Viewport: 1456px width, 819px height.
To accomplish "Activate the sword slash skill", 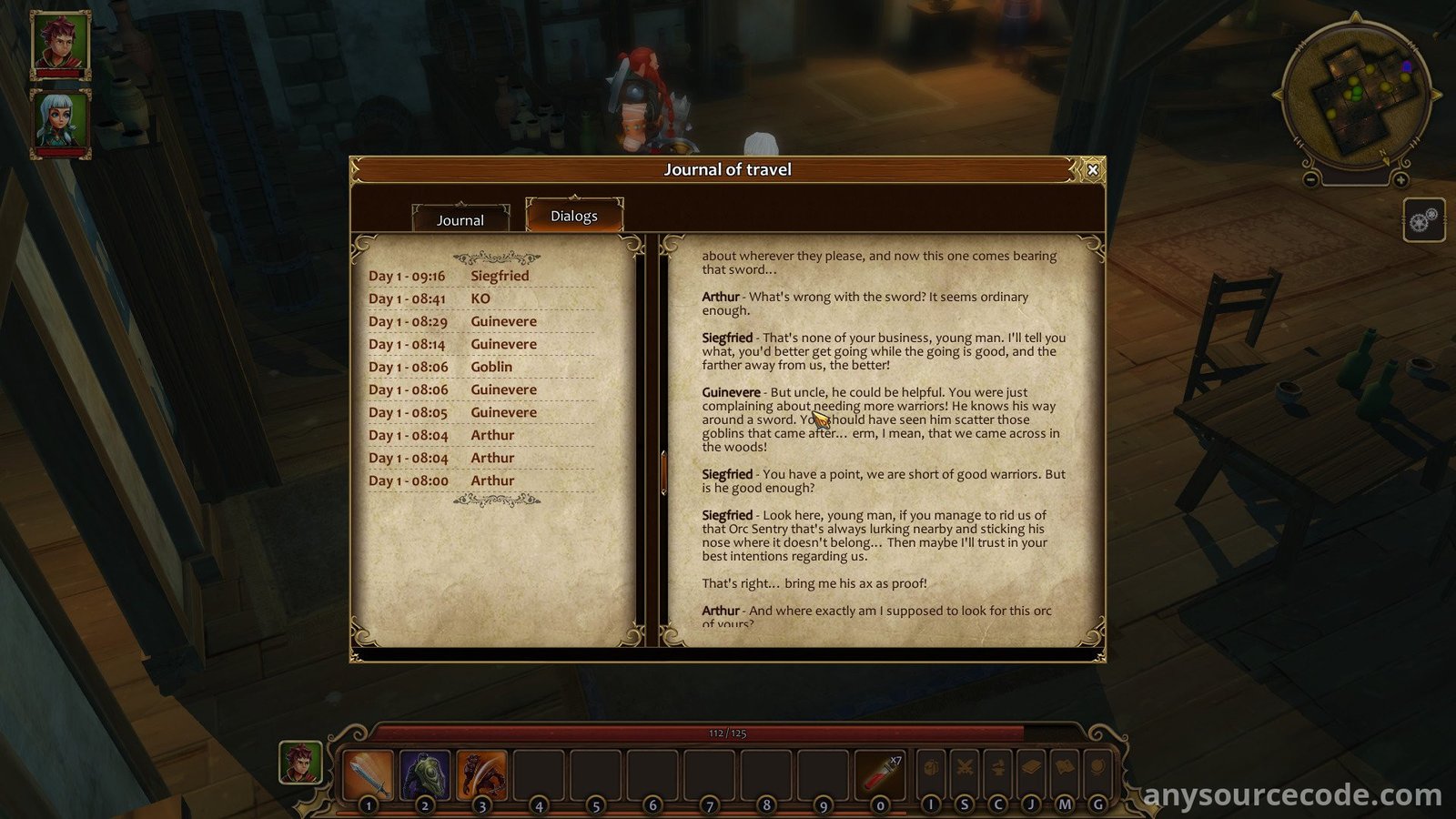I will click(x=369, y=774).
